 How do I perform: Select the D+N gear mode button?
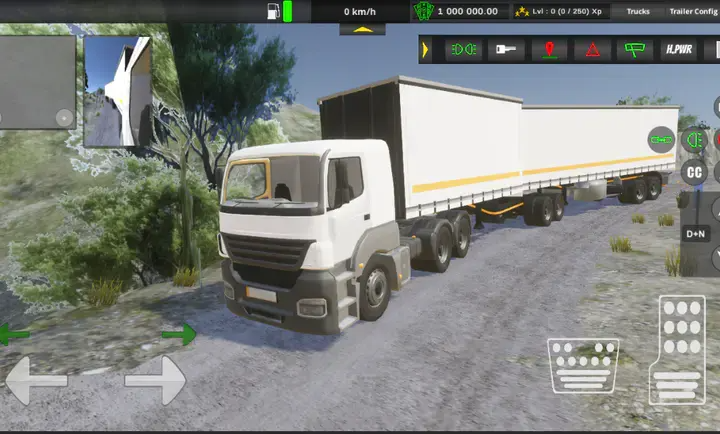696,234
